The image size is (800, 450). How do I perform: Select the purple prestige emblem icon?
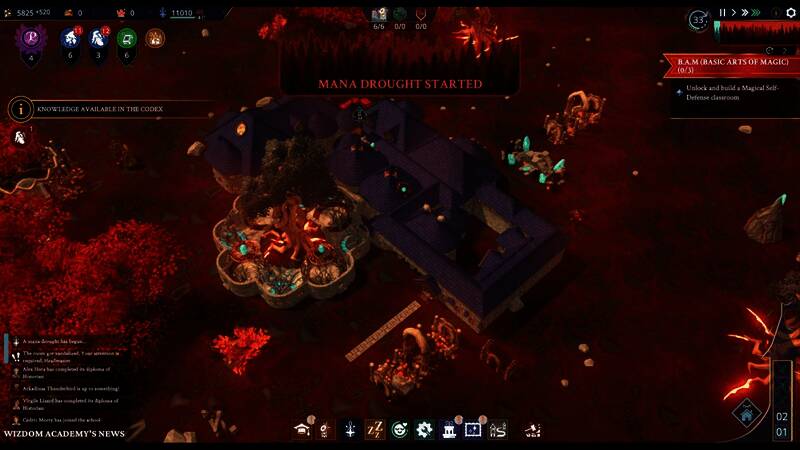[31, 38]
